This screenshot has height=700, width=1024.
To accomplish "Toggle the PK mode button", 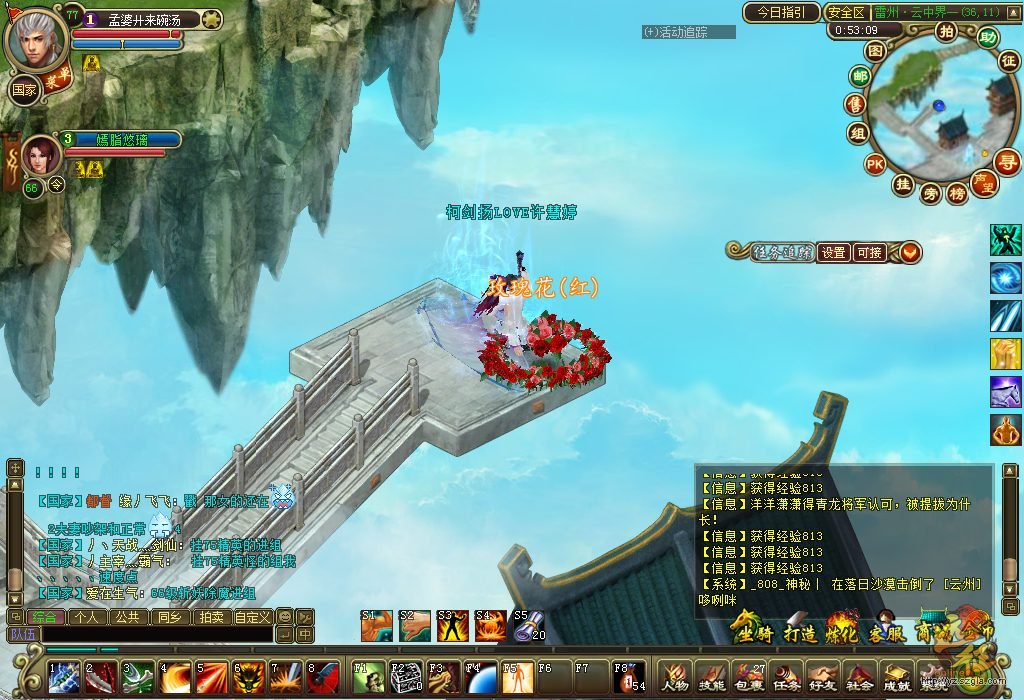I will [x=874, y=163].
